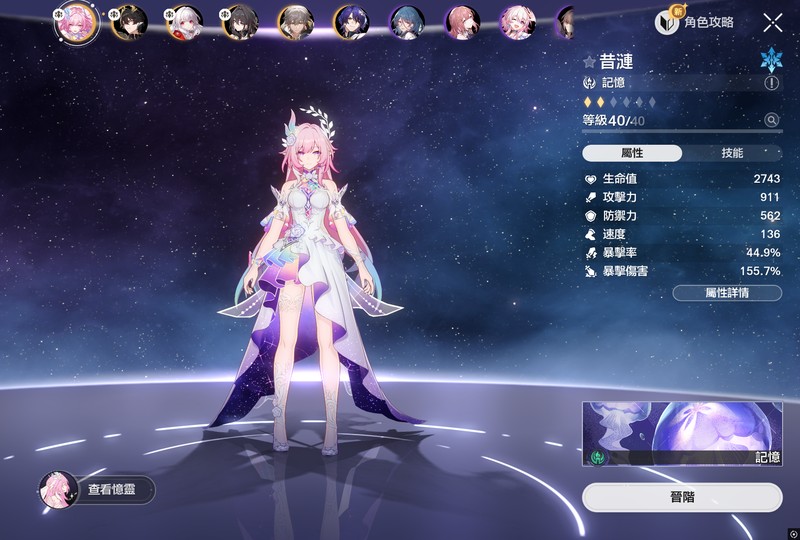Open the 記憶 light cone card
Screen dimensions: 800x540
[682, 434]
